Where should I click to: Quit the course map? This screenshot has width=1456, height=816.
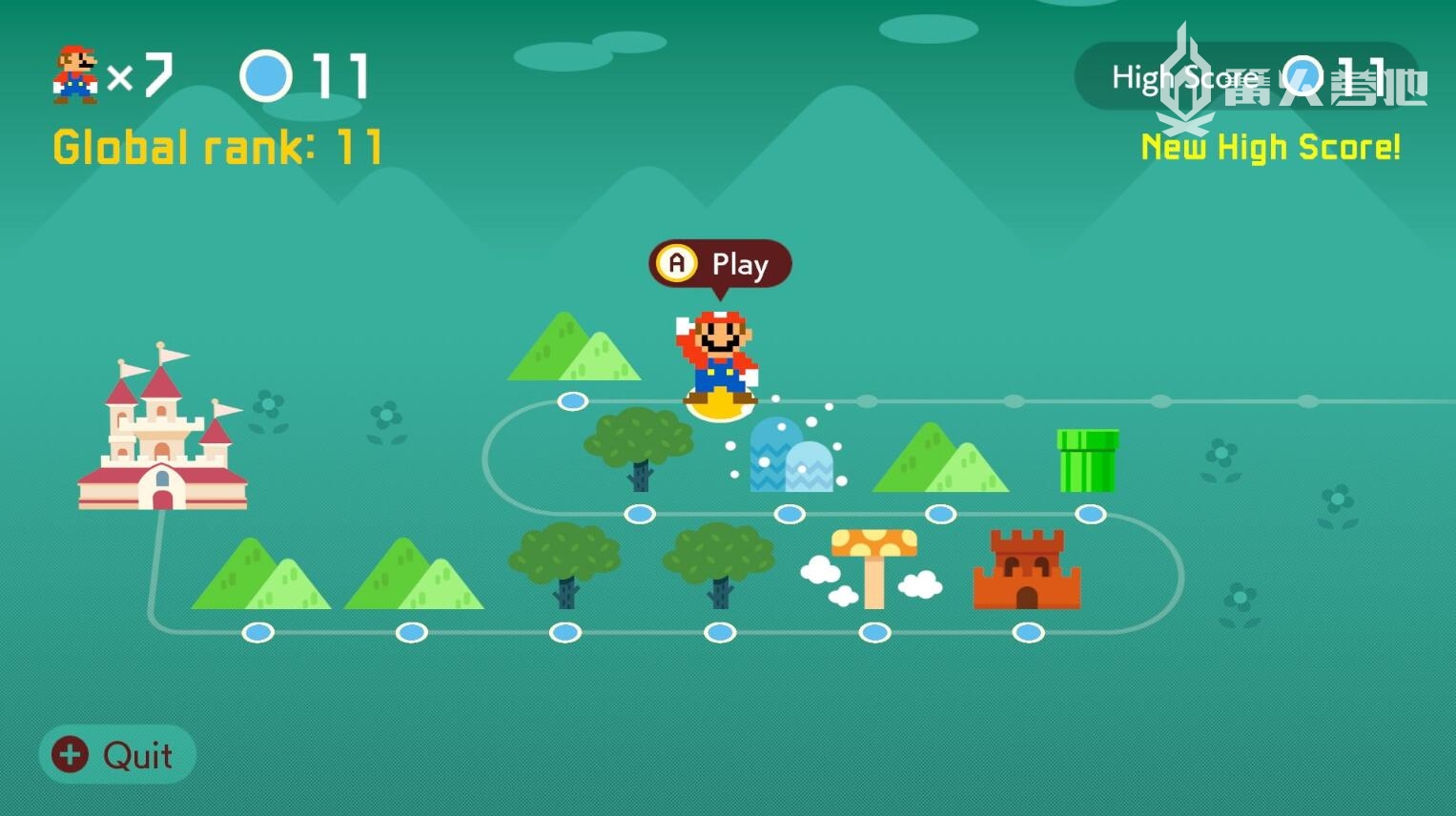(x=116, y=755)
